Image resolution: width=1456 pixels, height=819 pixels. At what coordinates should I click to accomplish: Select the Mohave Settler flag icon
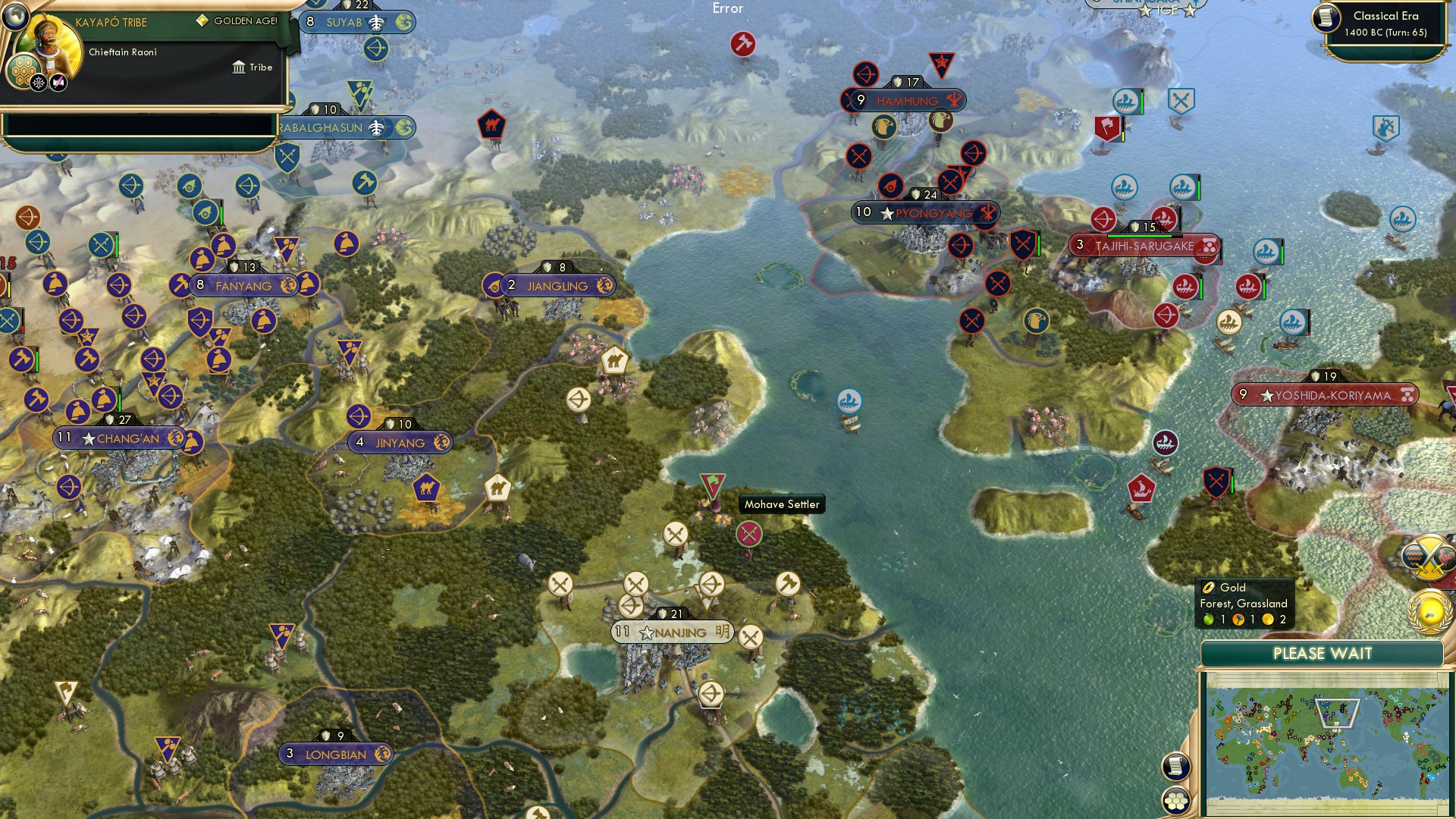tap(711, 484)
